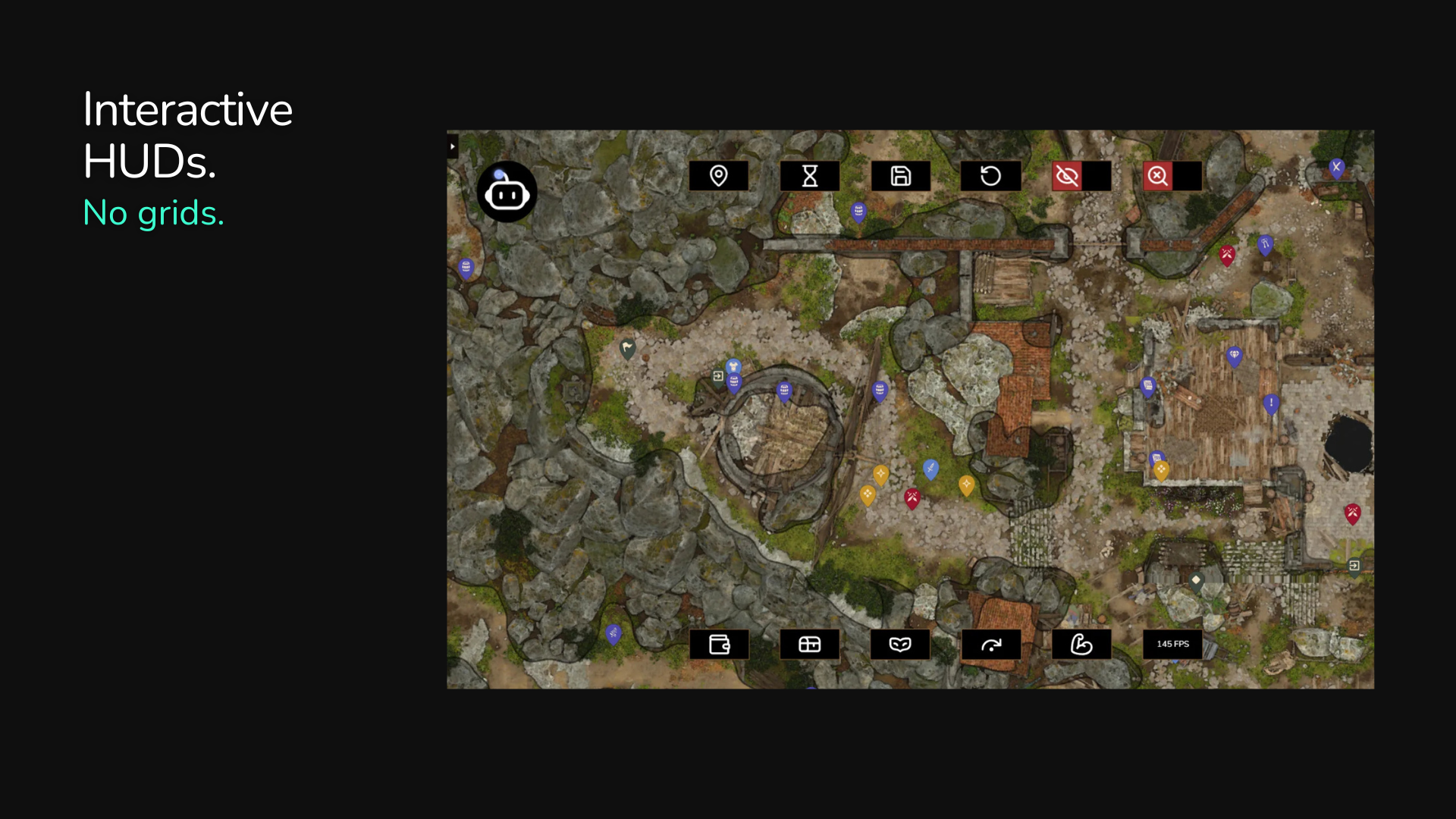Click the hourglass time icon
The height and width of the screenshot is (819, 1456).
(x=809, y=175)
